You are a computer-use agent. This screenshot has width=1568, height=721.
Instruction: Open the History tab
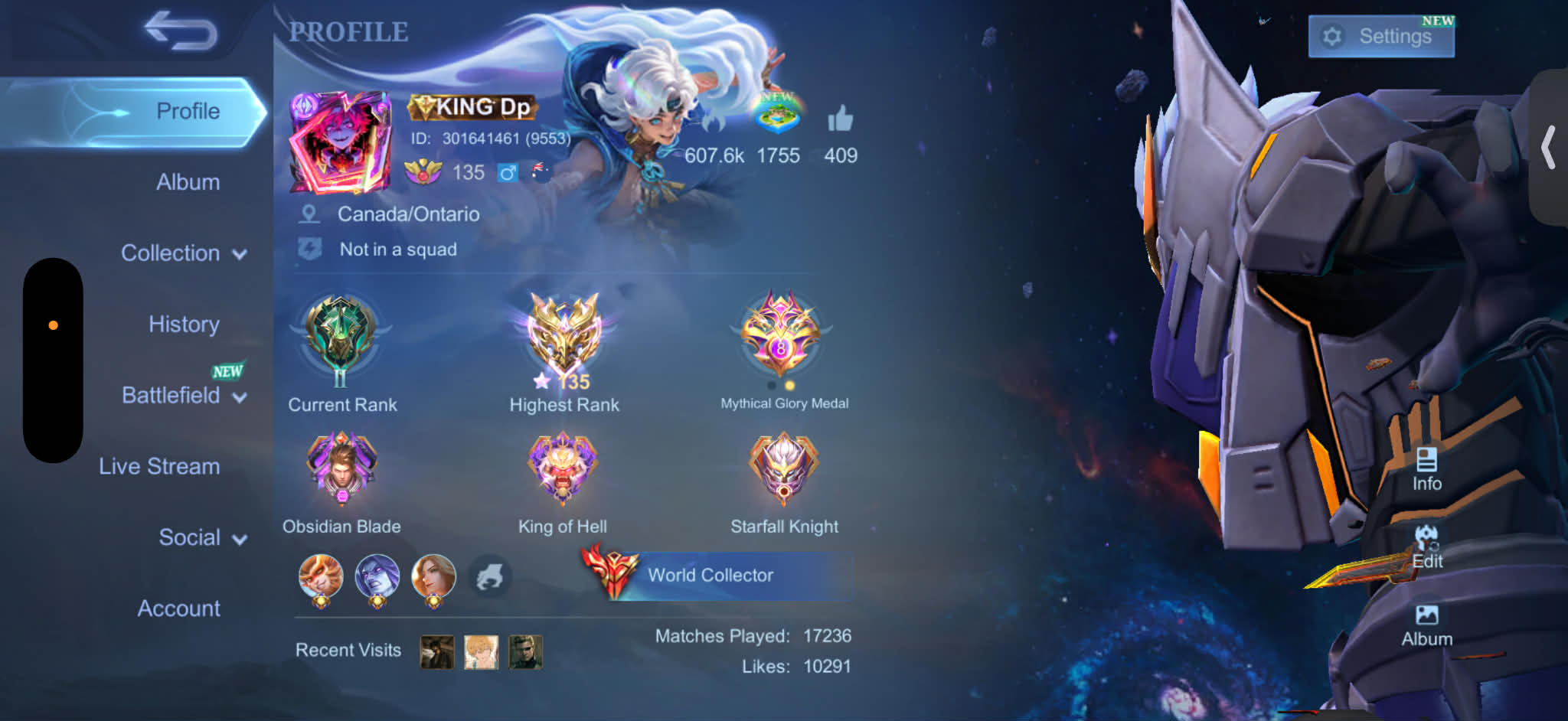point(184,325)
